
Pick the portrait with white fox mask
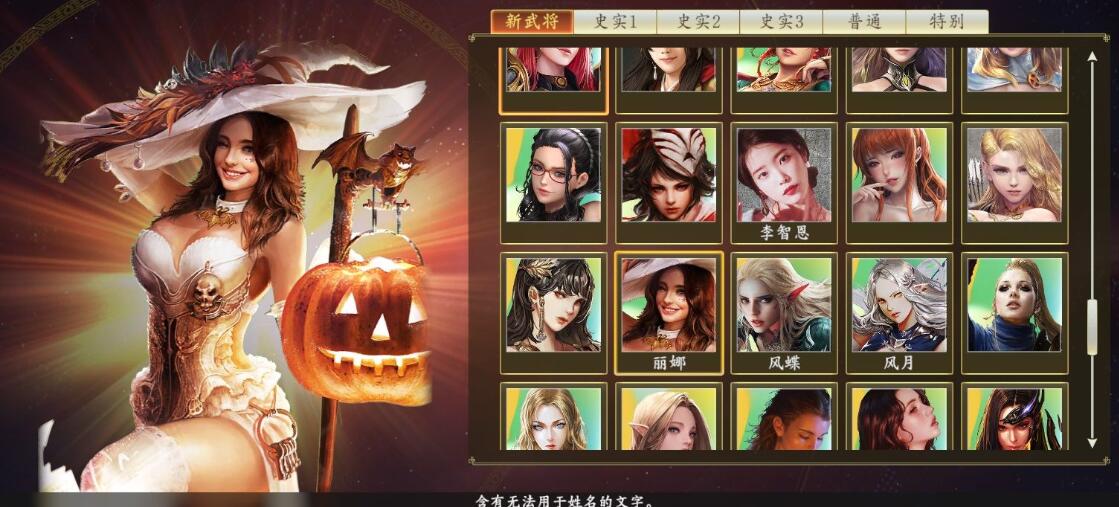tap(669, 175)
